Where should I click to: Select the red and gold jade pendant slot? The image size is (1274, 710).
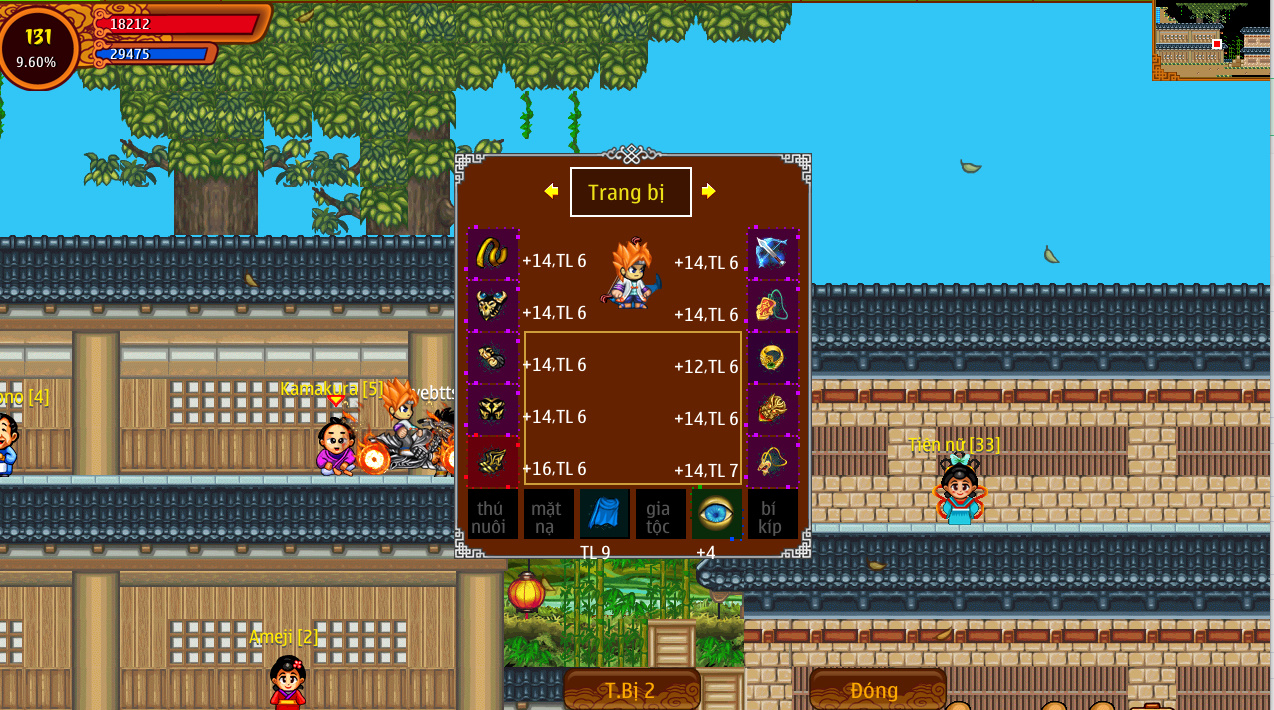pyautogui.click(x=773, y=409)
